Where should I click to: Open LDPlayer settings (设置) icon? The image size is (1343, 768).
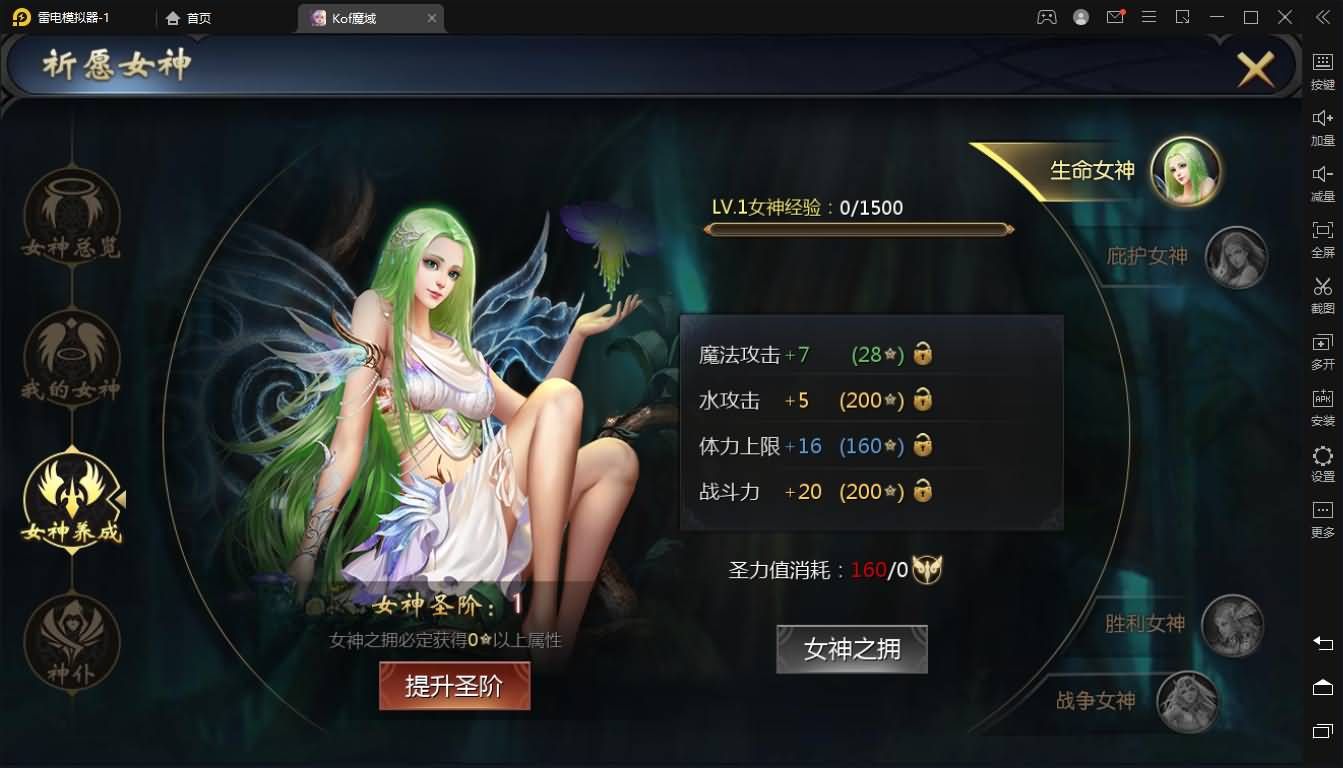coord(1322,458)
